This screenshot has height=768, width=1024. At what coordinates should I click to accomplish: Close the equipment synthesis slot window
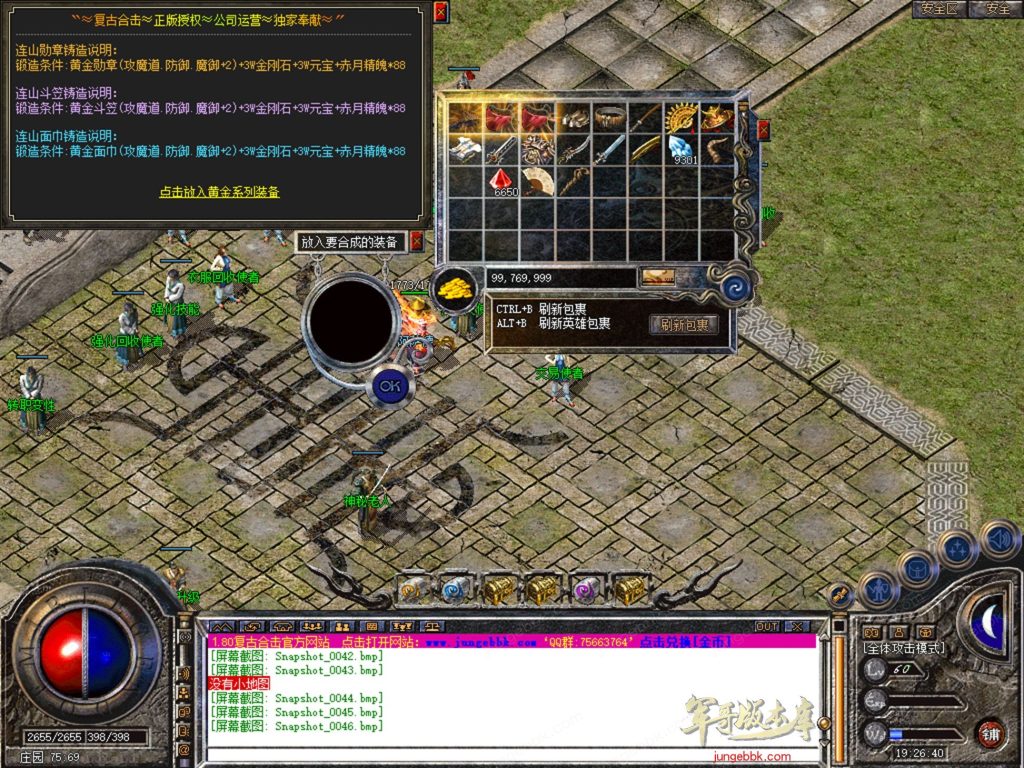coord(417,241)
